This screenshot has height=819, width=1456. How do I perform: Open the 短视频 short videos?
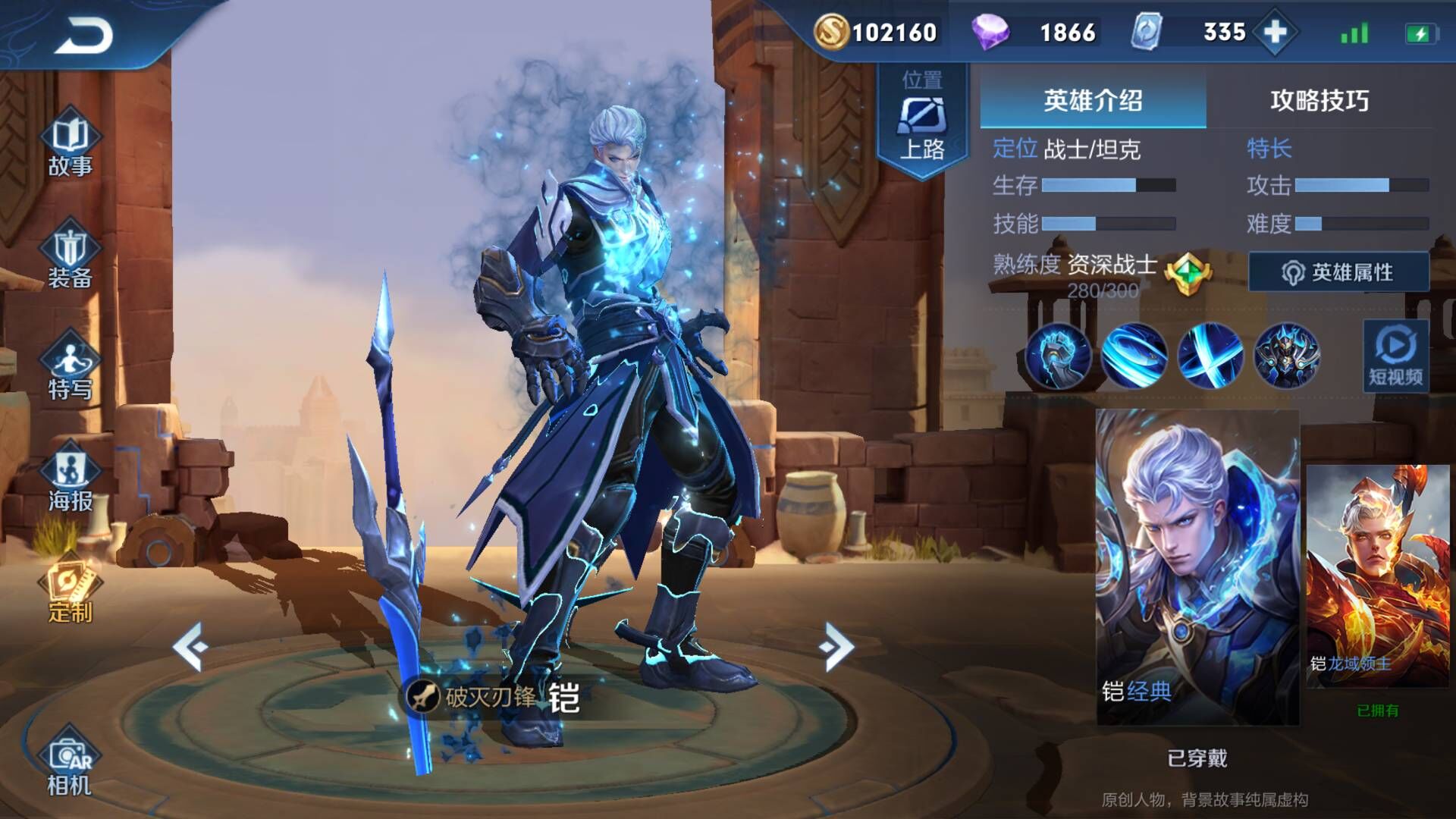[1395, 356]
